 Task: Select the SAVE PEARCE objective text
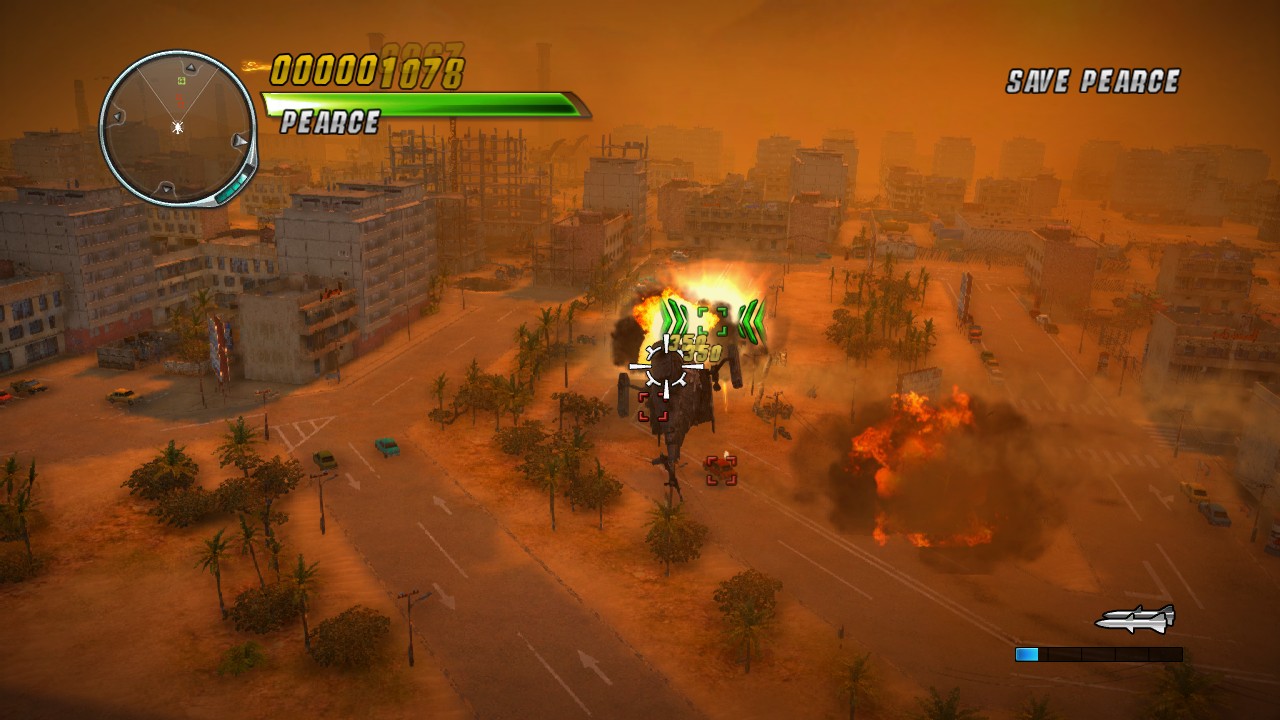[x=1093, y=81]
